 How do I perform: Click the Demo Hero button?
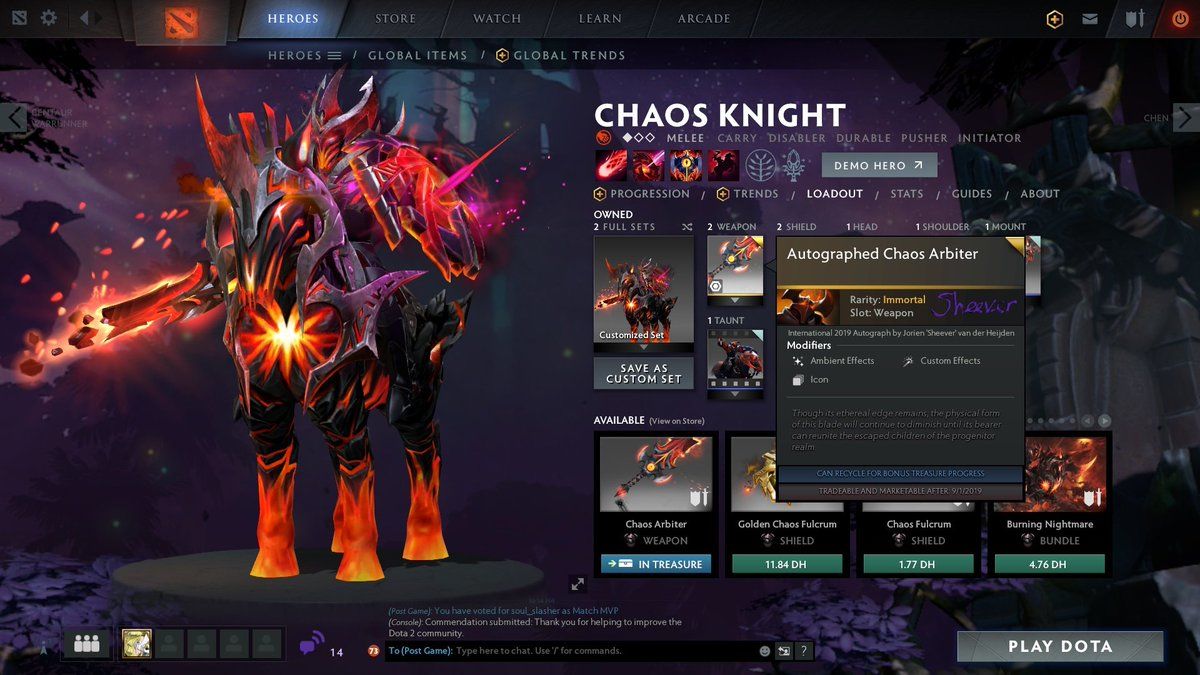point(879,166)
